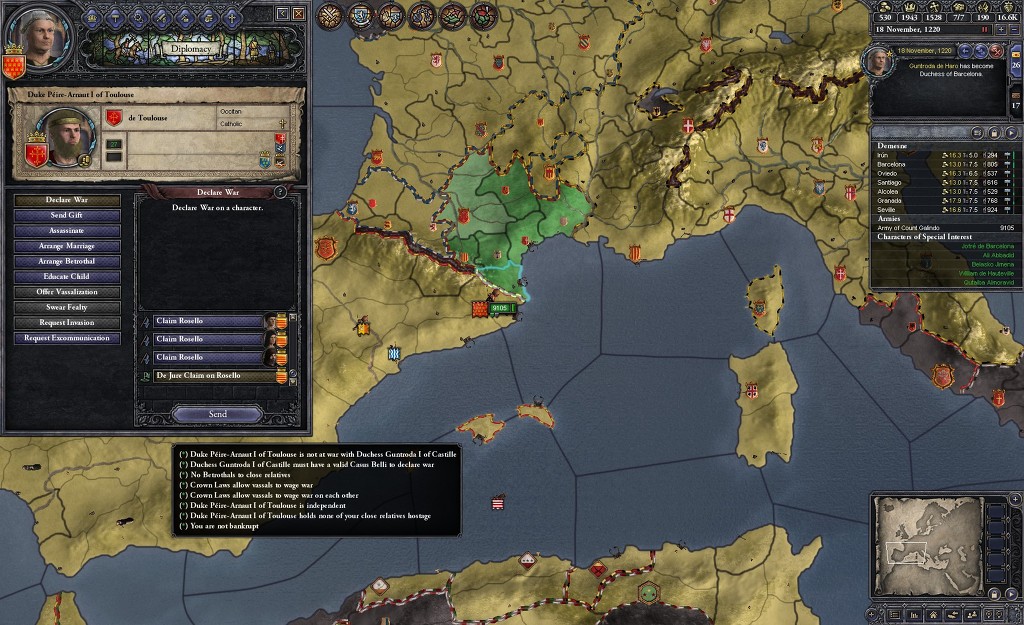Close the Diplomacy window
The height and width of the screenshot is (625, 1024).
pos(297,13)
